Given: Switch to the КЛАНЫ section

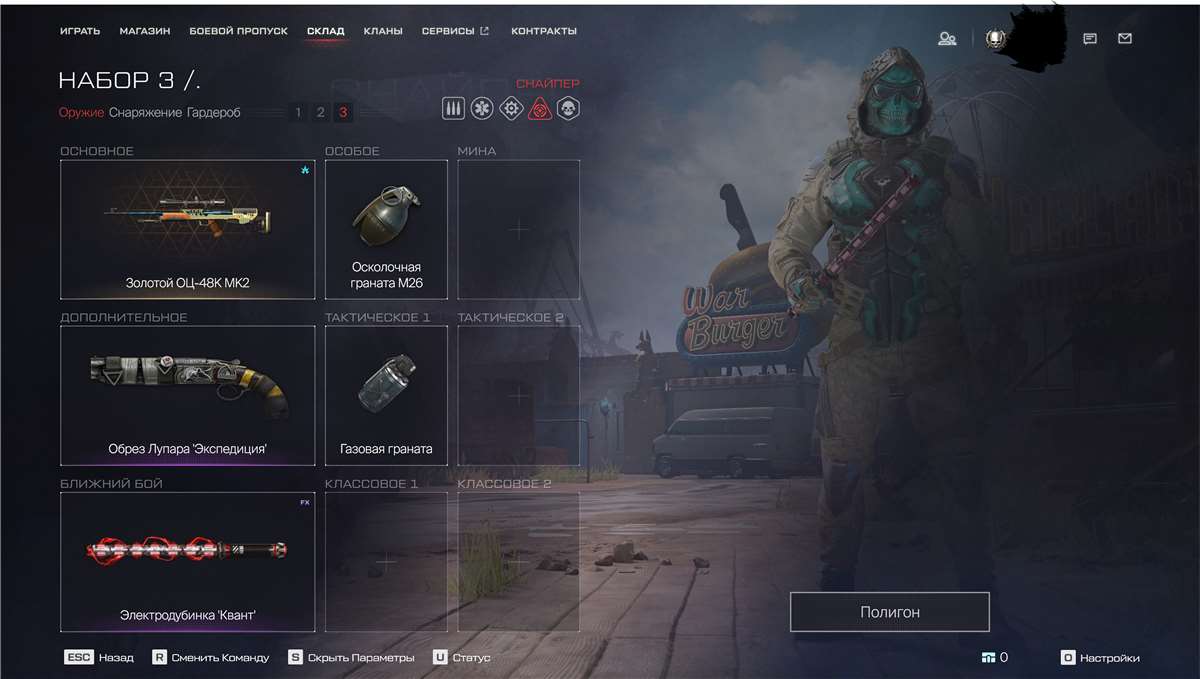Looking at the screenshot, I should (383, 31).
